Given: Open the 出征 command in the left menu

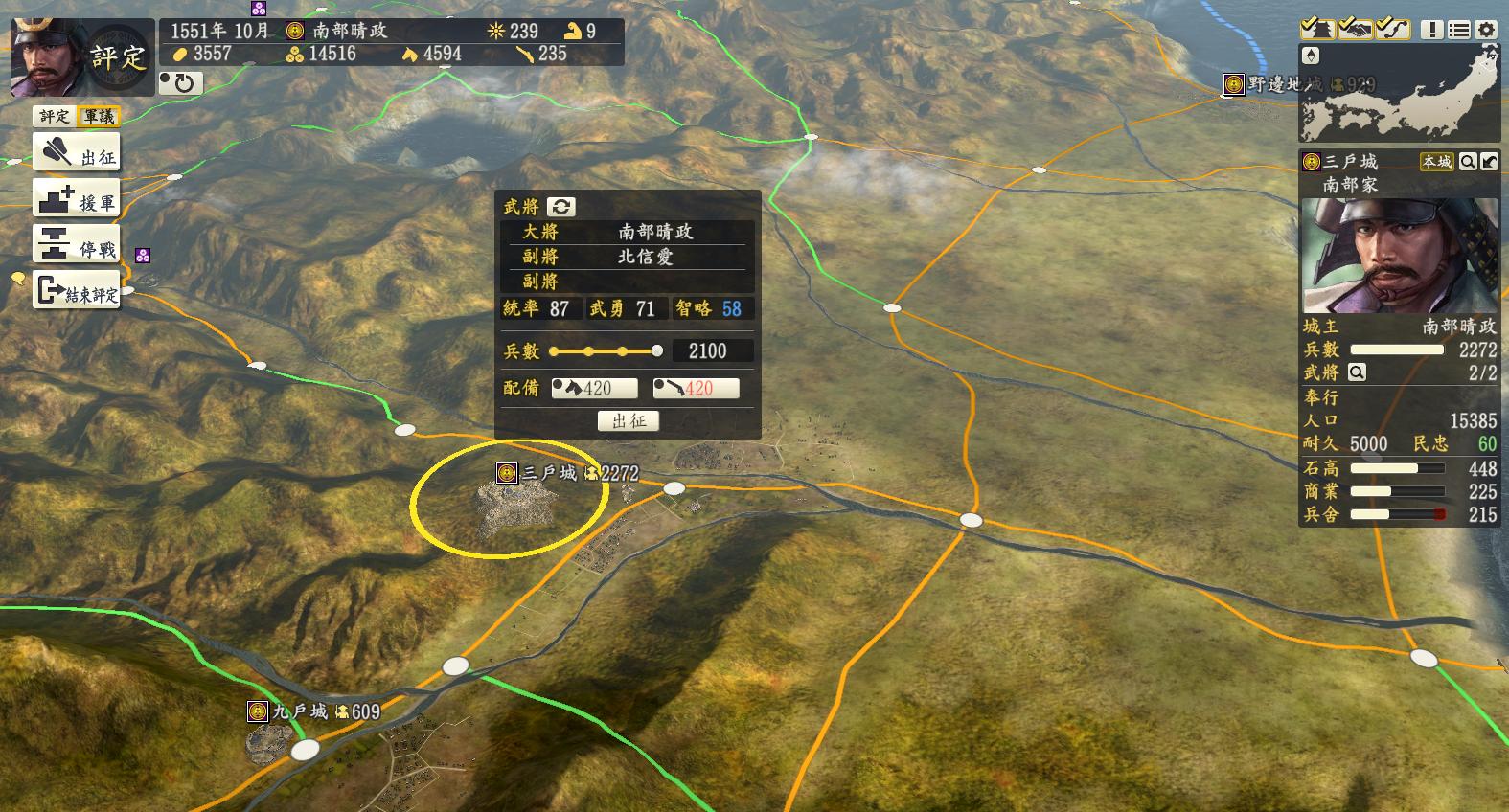Looking at the screenshot, I should [x=77, y=153].
